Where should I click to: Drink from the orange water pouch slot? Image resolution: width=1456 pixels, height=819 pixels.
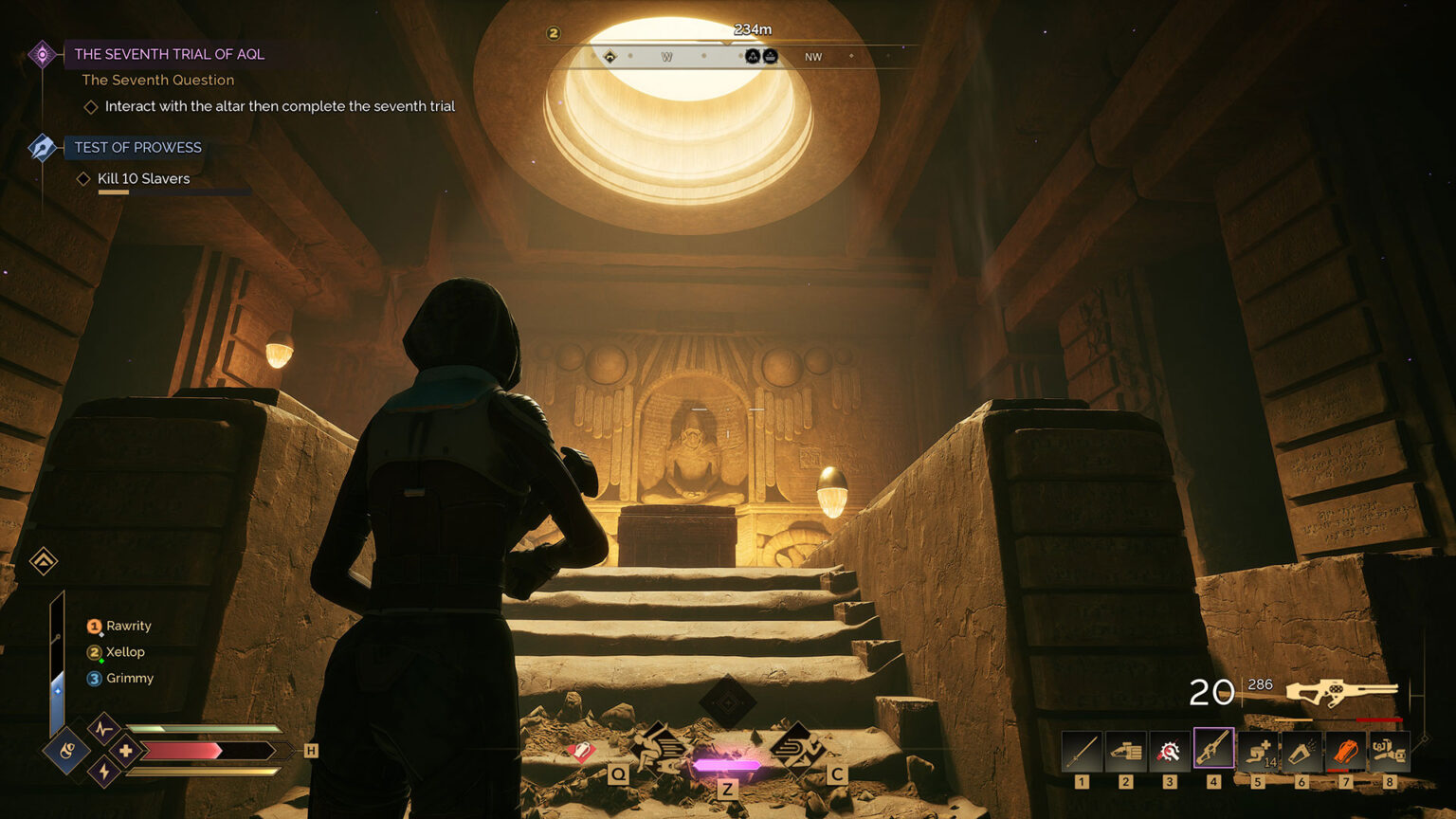click(x=1345, y=753)
